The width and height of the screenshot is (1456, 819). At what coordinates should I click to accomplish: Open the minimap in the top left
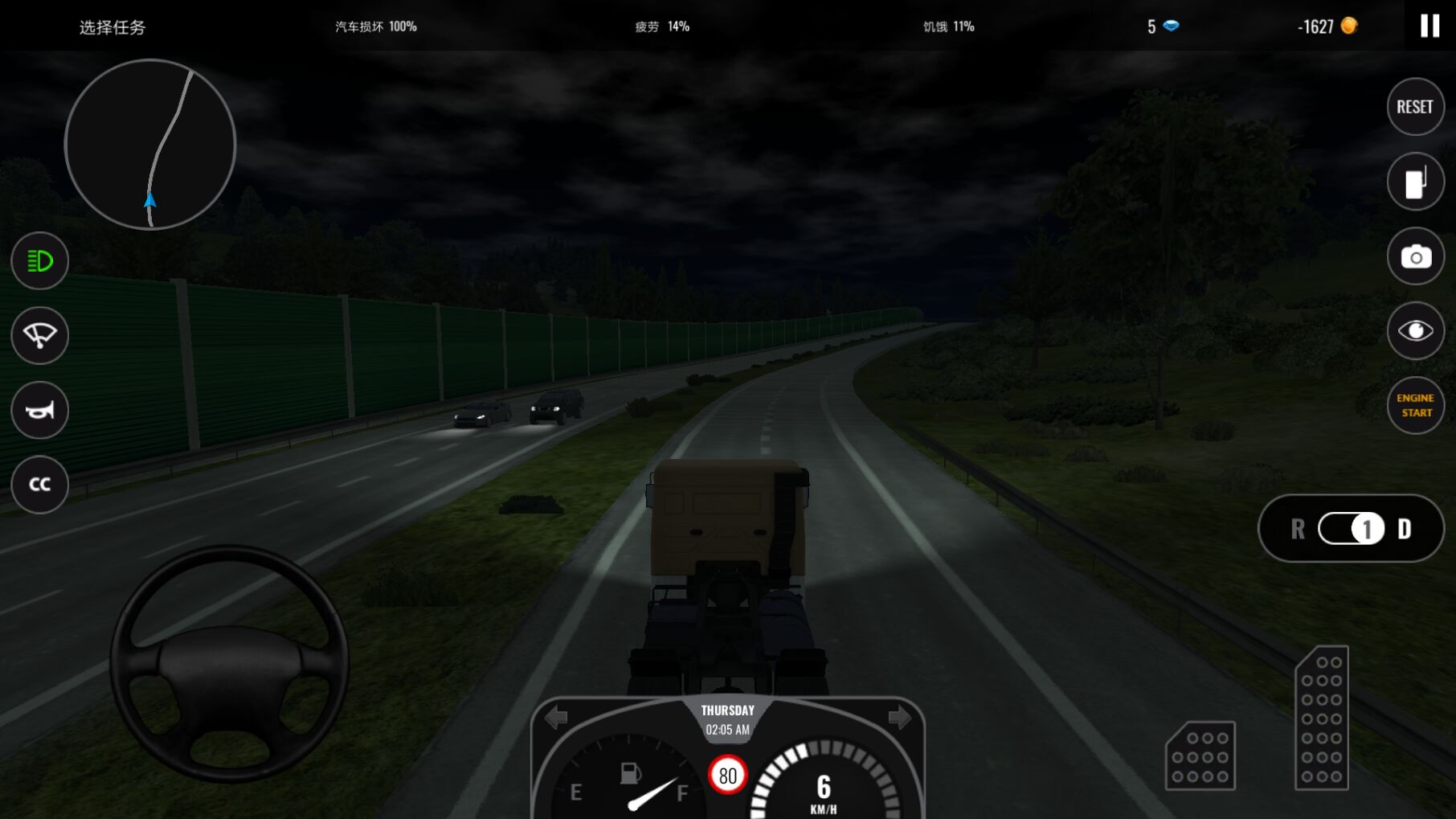(x=149, y=145)
